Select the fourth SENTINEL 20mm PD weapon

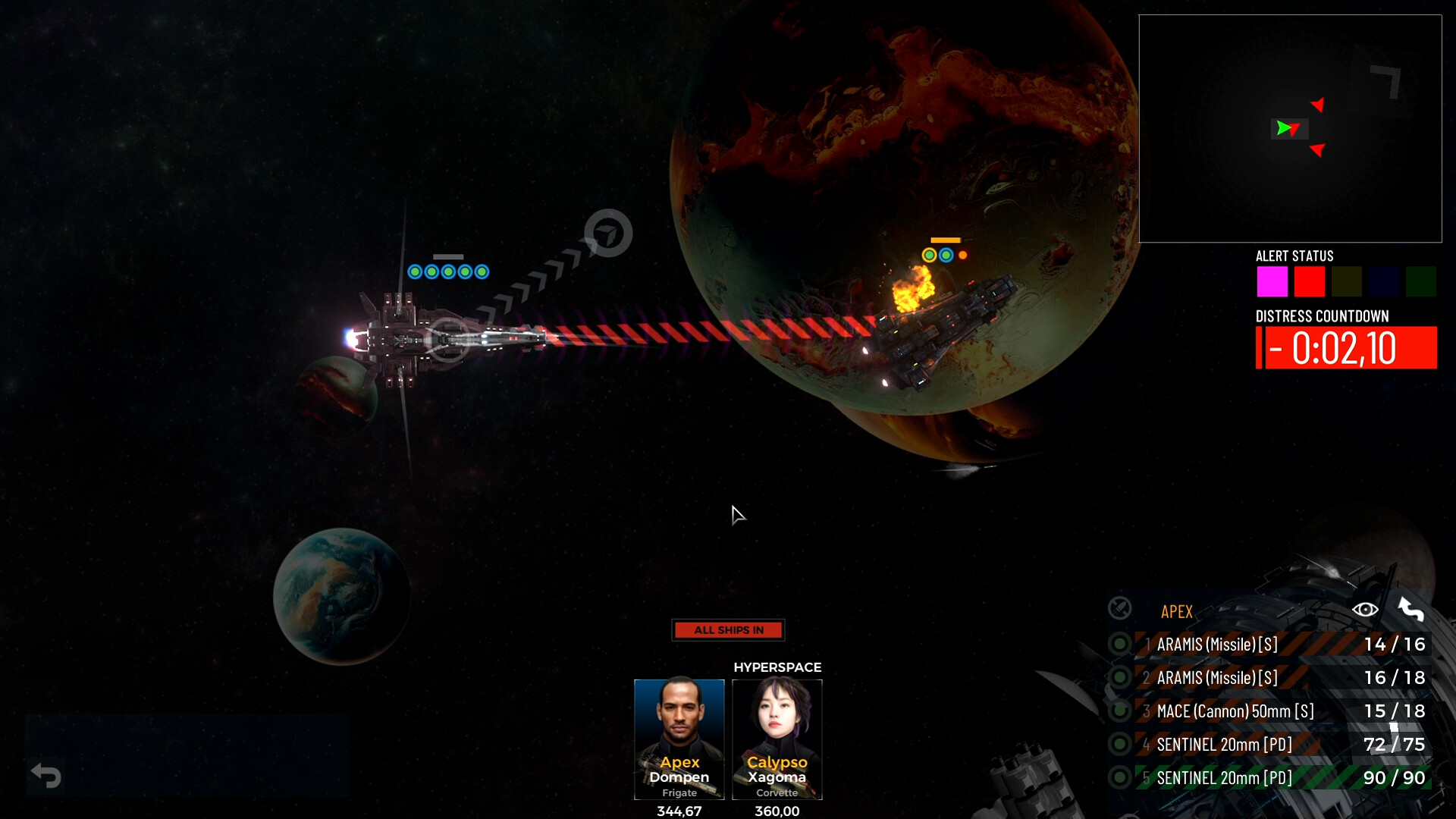click(1282, 745)
